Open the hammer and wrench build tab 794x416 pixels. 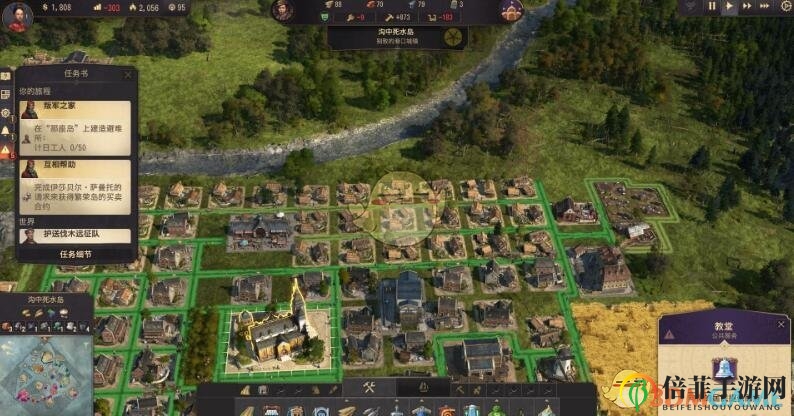[x=368, y=388]
